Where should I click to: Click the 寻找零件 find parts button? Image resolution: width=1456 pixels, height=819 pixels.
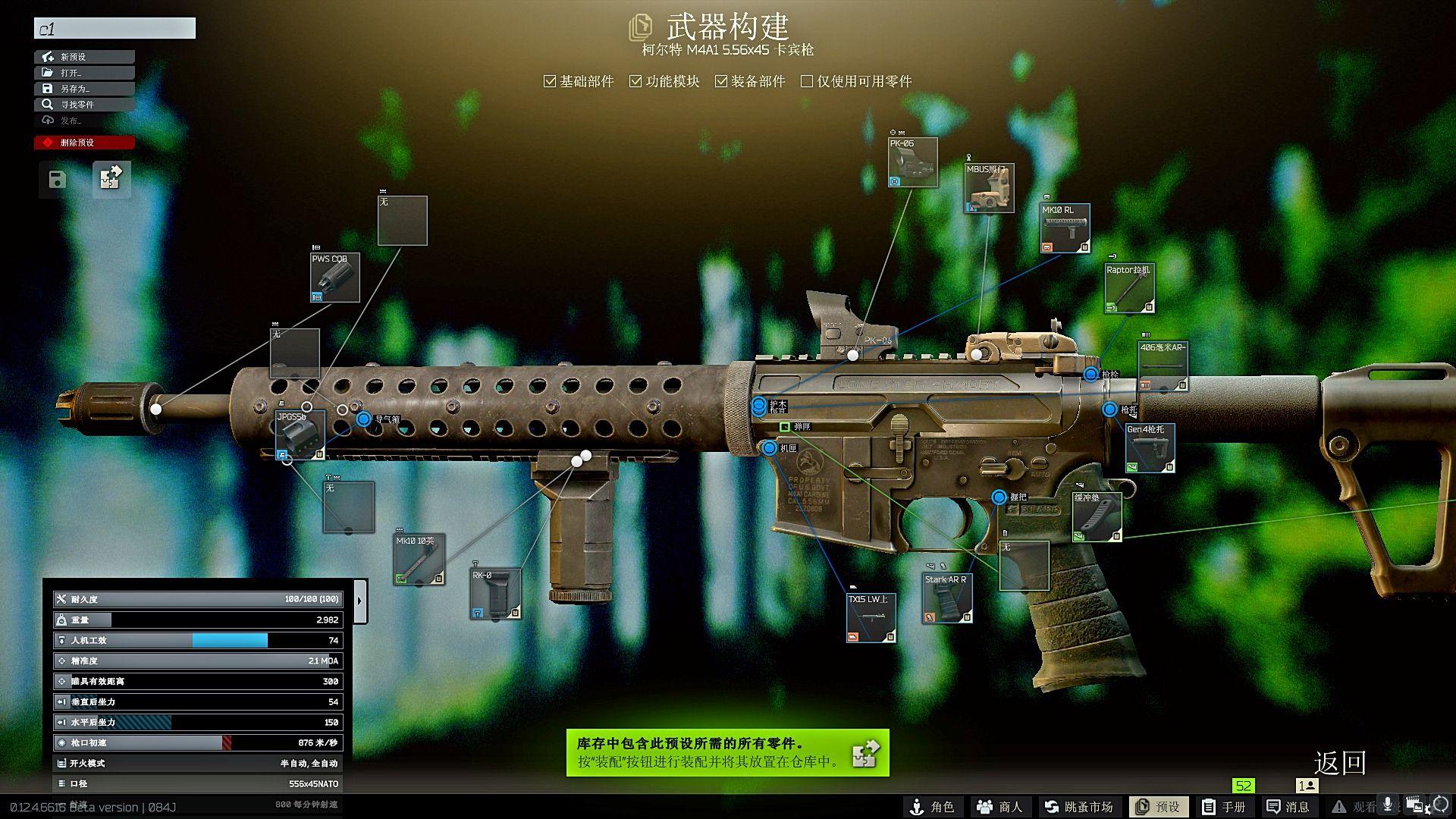point(84,105)
